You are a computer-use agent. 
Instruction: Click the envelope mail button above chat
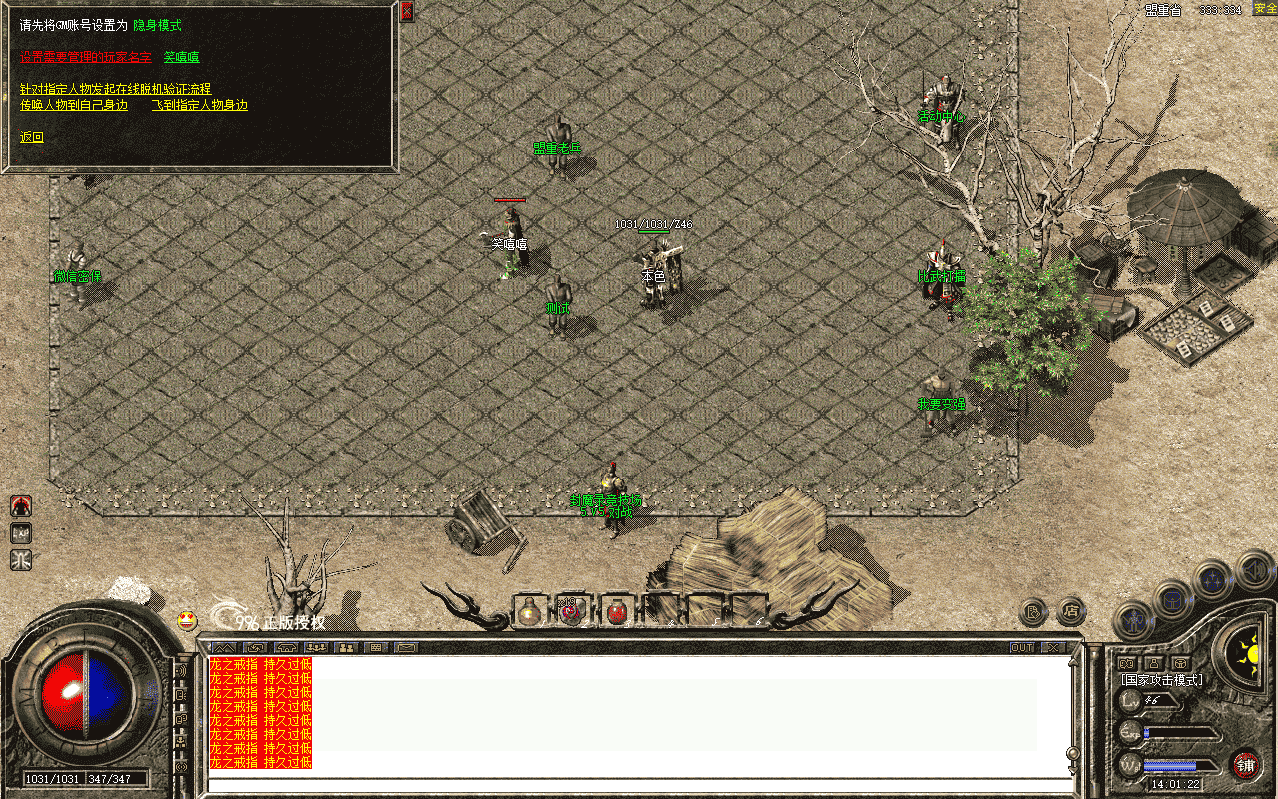coord(406,648)
